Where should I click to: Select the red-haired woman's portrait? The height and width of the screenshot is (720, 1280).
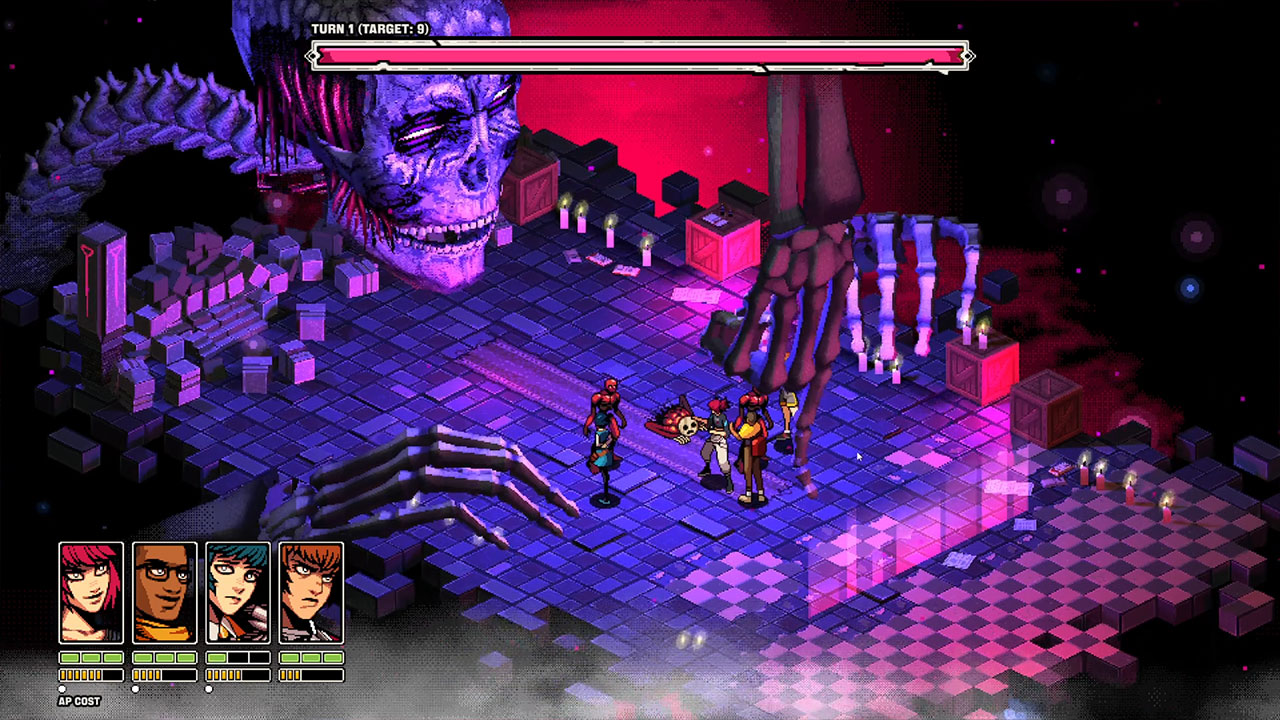(x=91, y=592)
